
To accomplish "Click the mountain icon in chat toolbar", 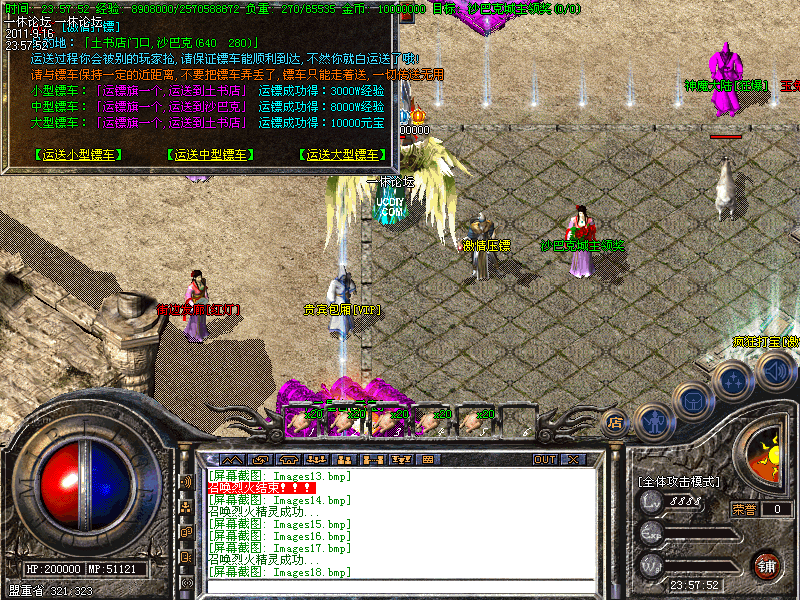I will pyautogui.click(x=231, y=459).
